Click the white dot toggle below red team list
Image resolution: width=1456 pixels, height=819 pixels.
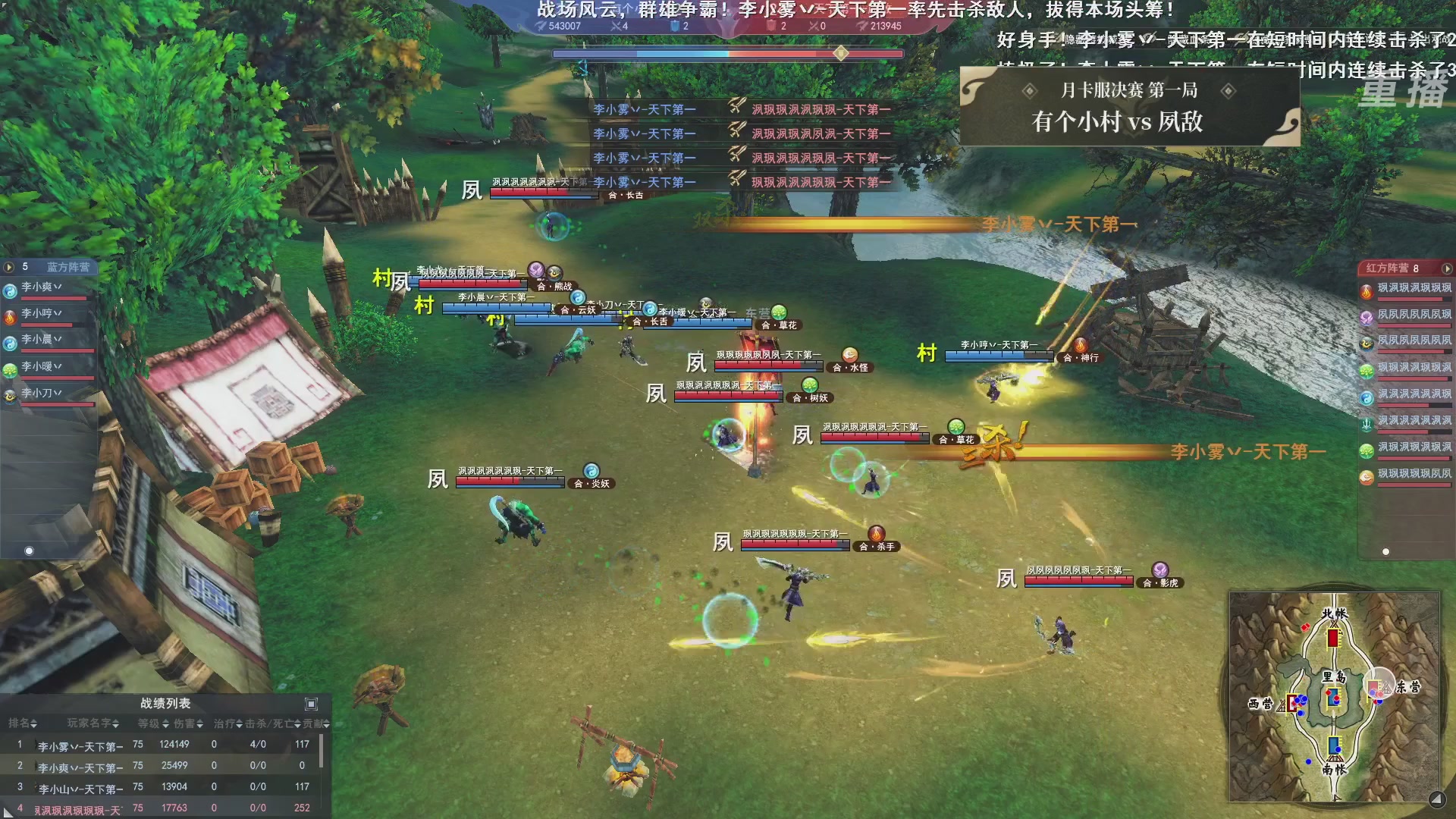[1385, 551]
